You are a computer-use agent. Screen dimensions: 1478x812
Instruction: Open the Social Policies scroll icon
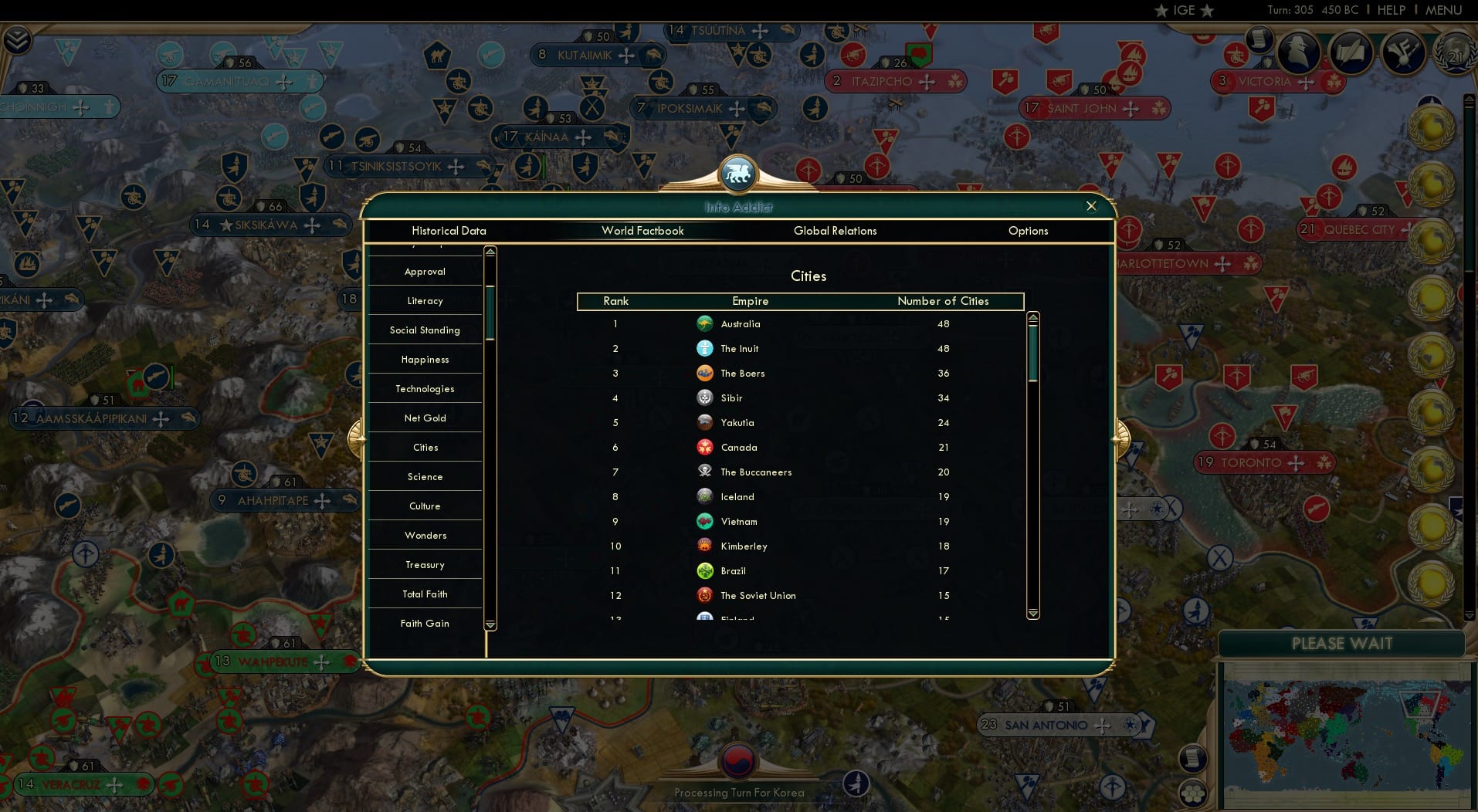(1350, 52)
